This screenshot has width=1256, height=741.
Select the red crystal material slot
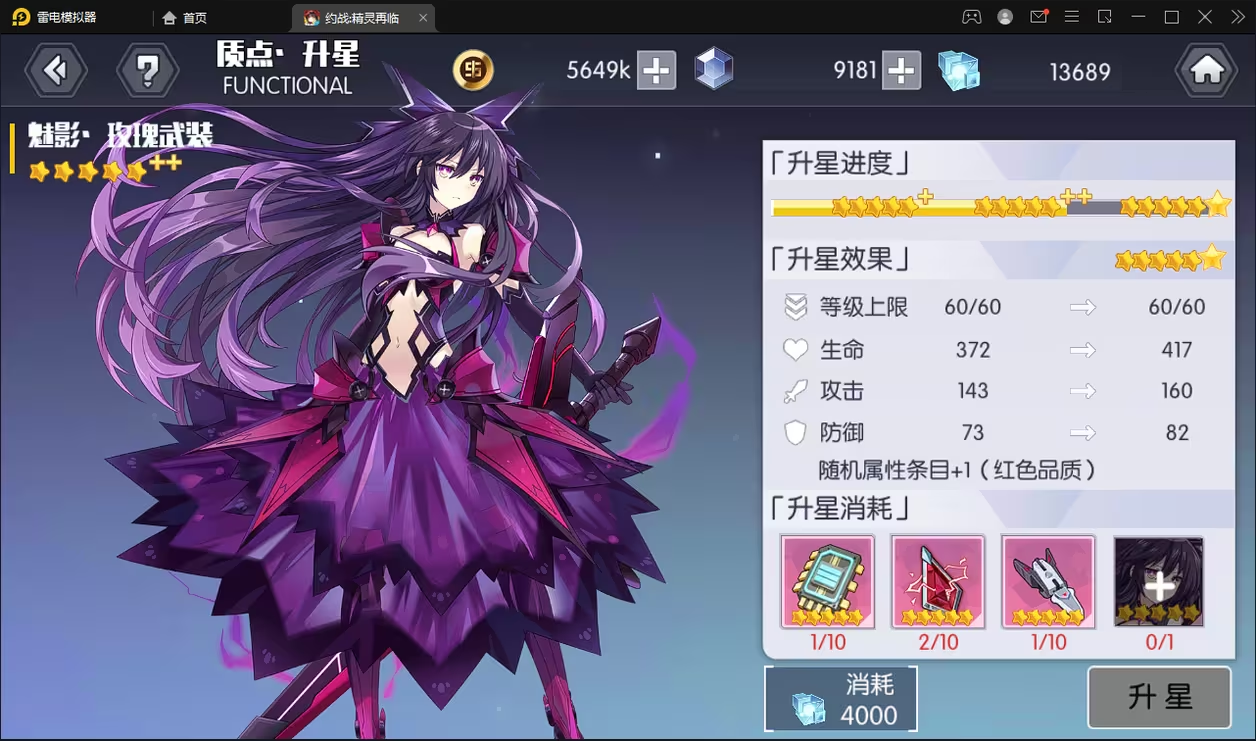(938, 582)
